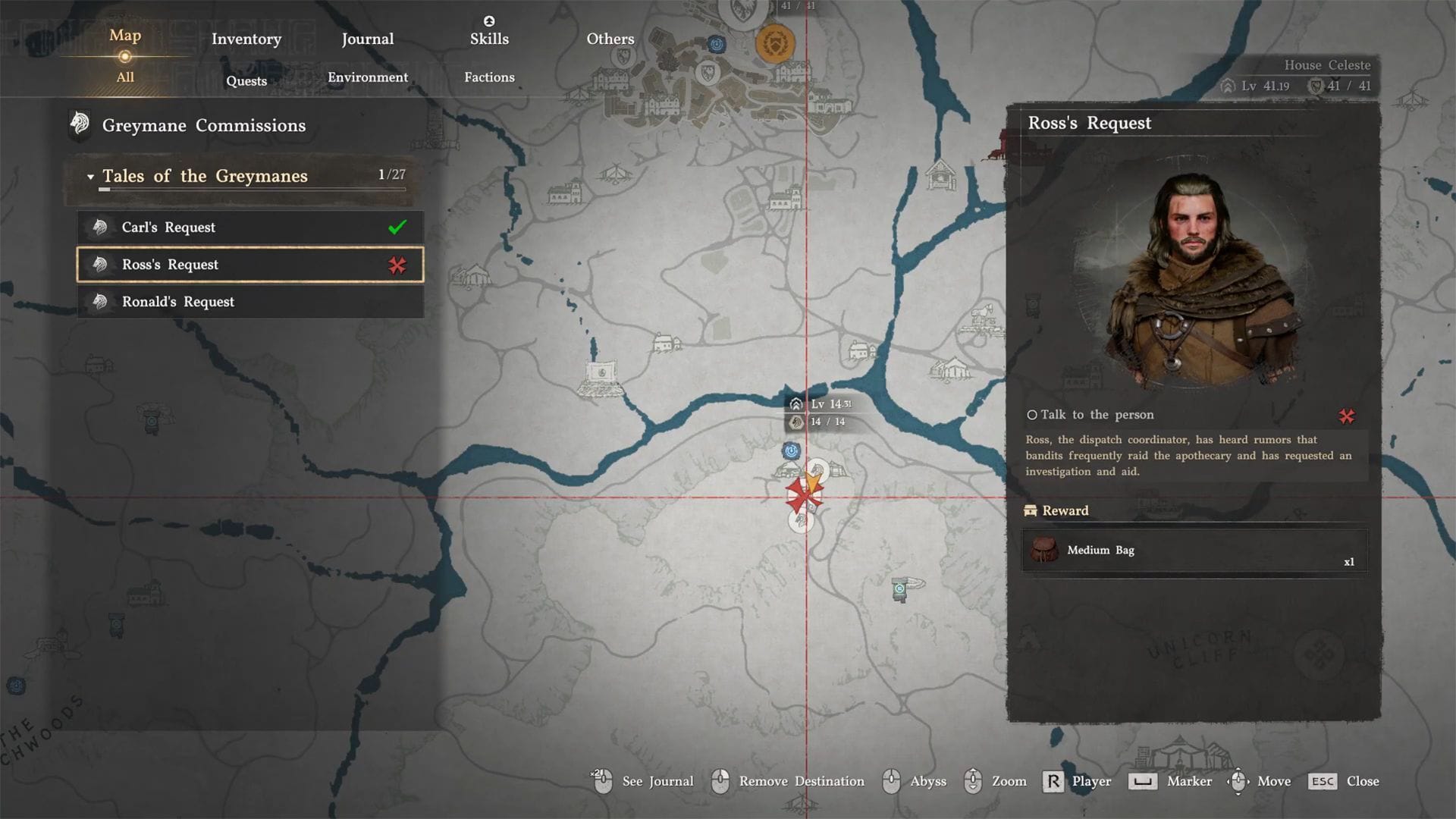Open the Medium Bag reward icon
Image resolution: width=1456 pixels, height=819 pixels.
pyautogui.click(x=1046, y=551)
